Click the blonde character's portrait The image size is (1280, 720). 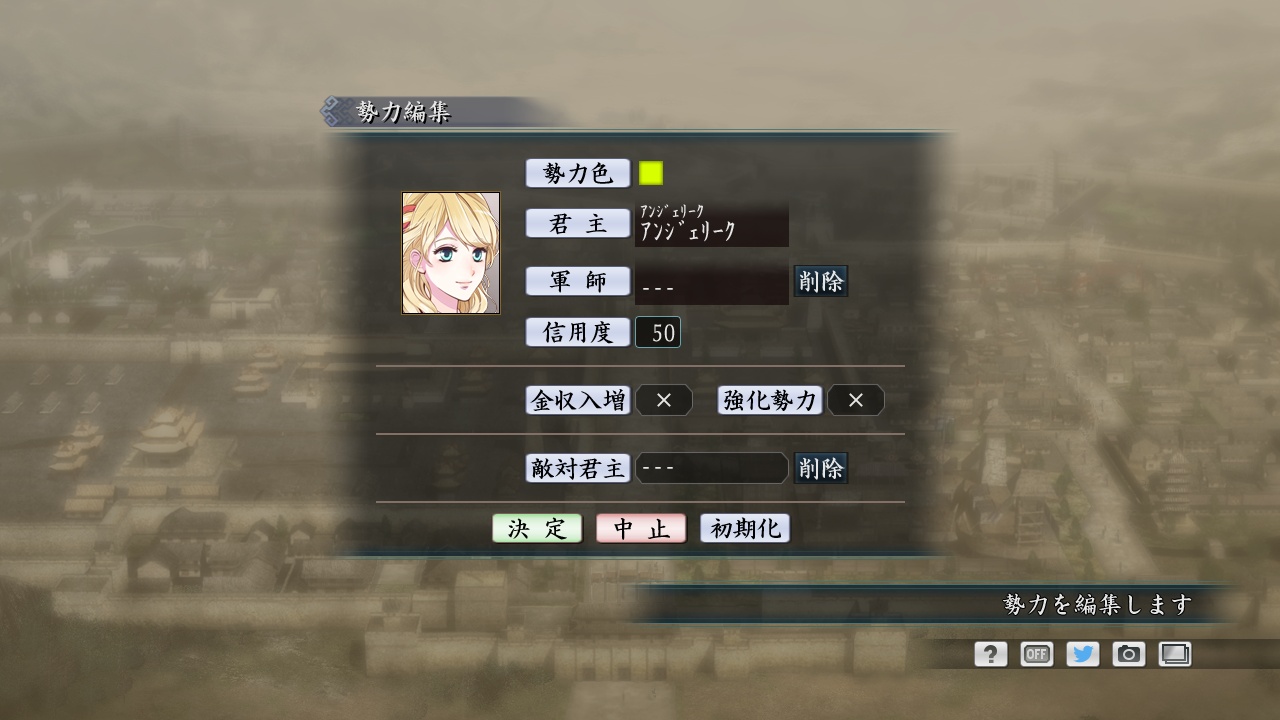[x=451, y=251]
